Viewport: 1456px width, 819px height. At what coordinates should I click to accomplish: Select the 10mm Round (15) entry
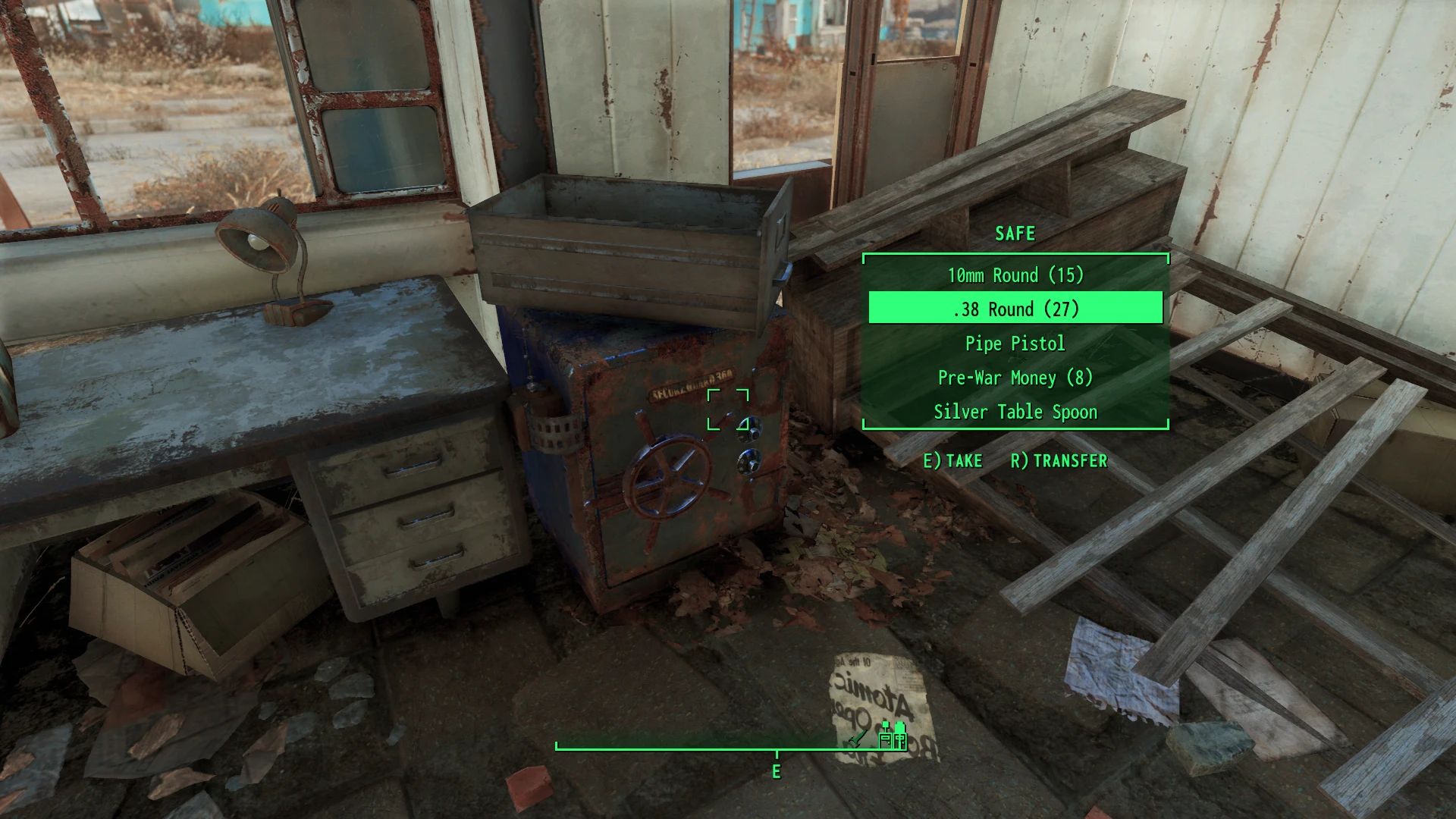[1016, 275]
